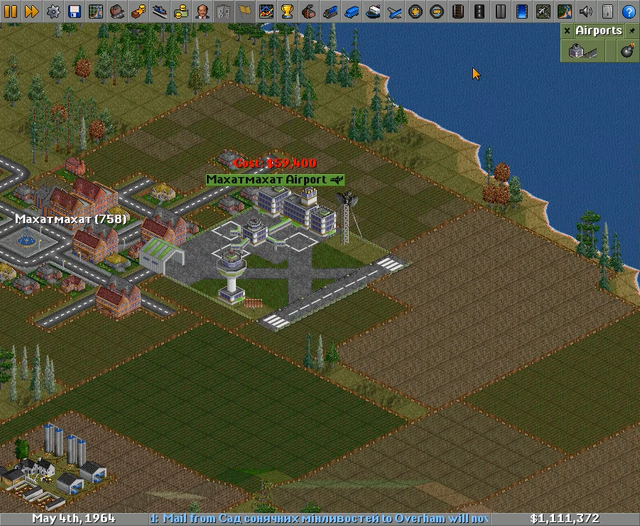Open the aircraft list
Viewport: 640px width, 526px height.
[x=393, y=11]
